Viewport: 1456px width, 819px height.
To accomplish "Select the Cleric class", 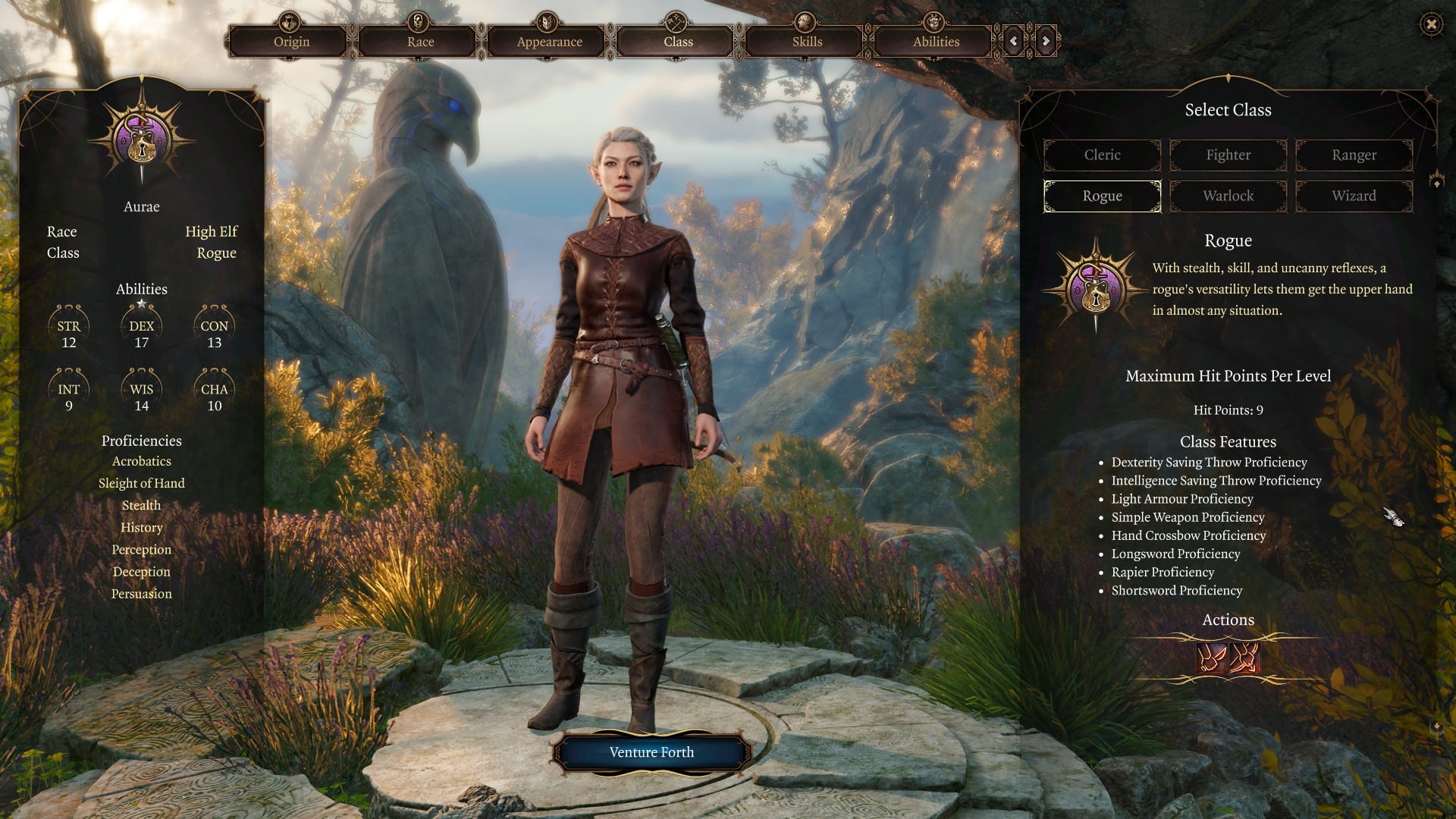I will [x=1102, y=155].
